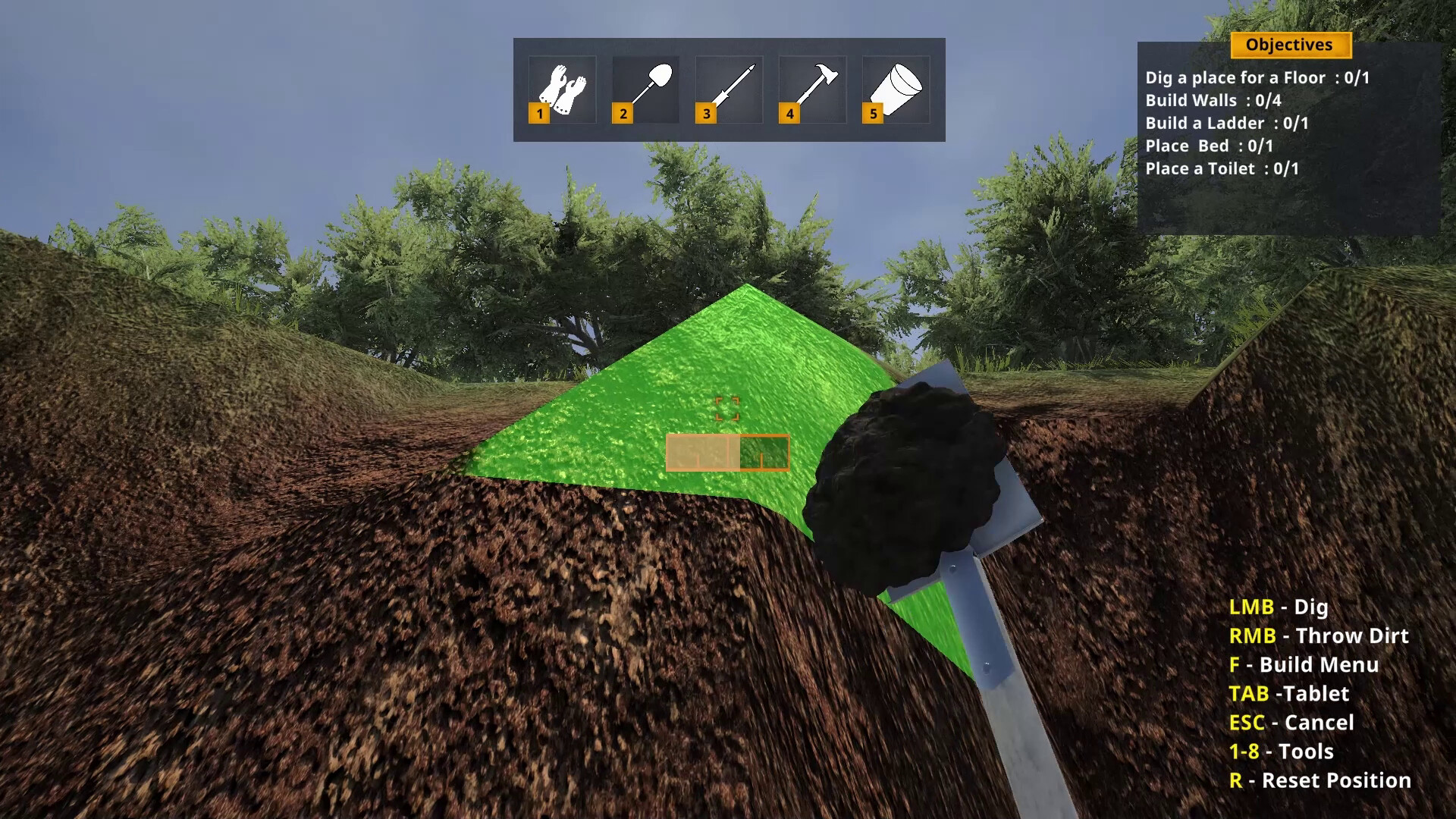This screenshot has height=819, width=1456.
Task: Click the ESC - Cancel hint
Action: click(x=1291, y=723)
